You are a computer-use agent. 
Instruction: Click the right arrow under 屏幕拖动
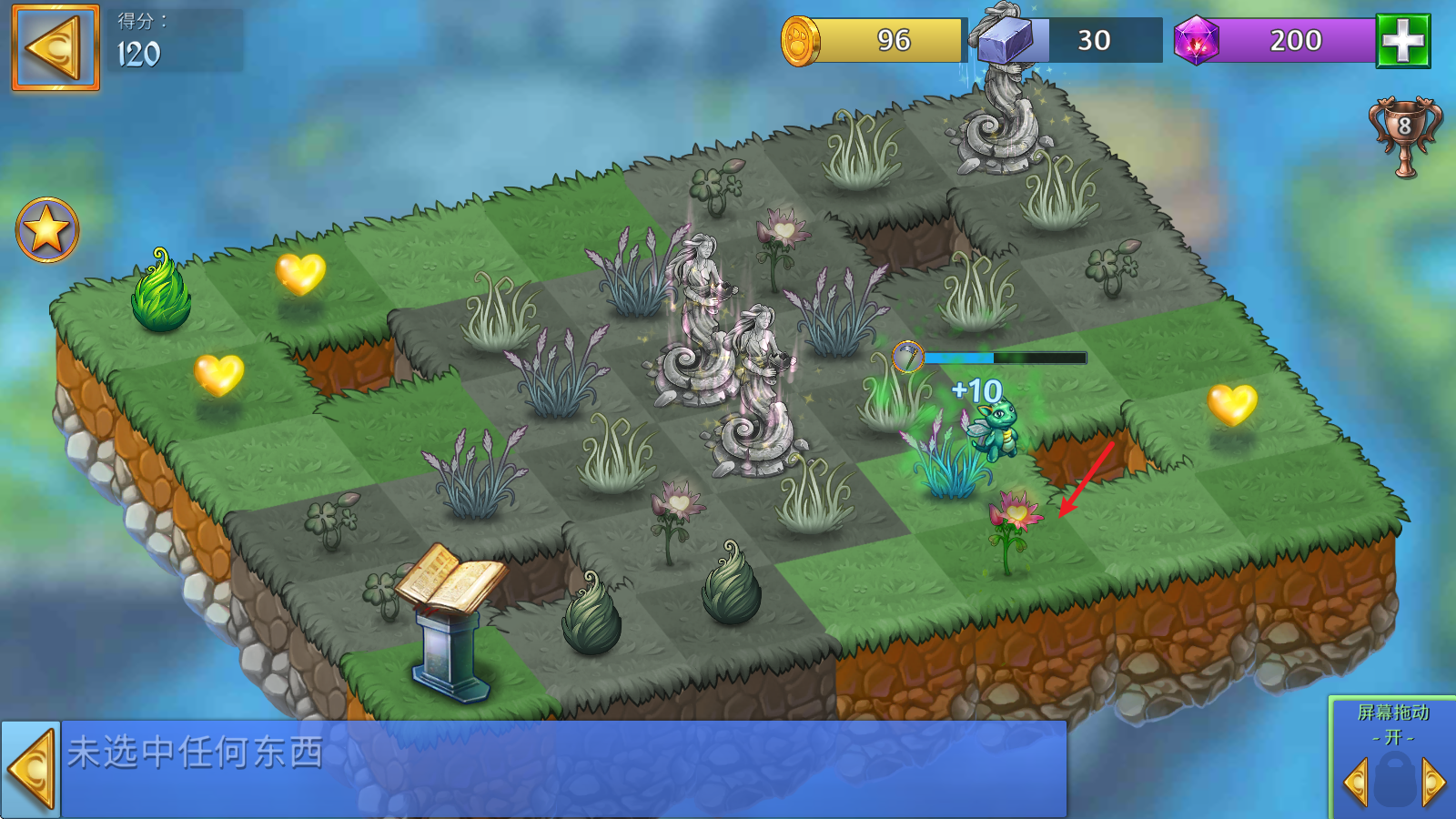[x=1433, y=782]
